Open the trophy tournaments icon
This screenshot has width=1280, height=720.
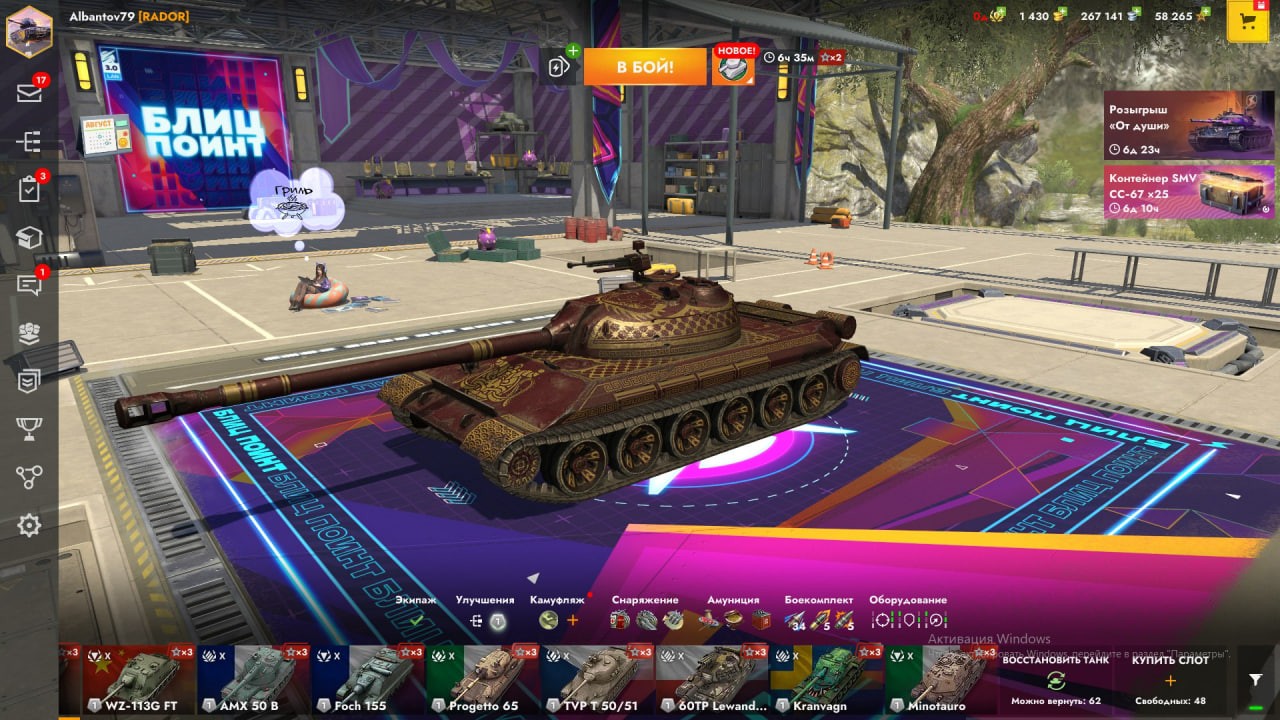pyautogui.click(x=29, y=429)
